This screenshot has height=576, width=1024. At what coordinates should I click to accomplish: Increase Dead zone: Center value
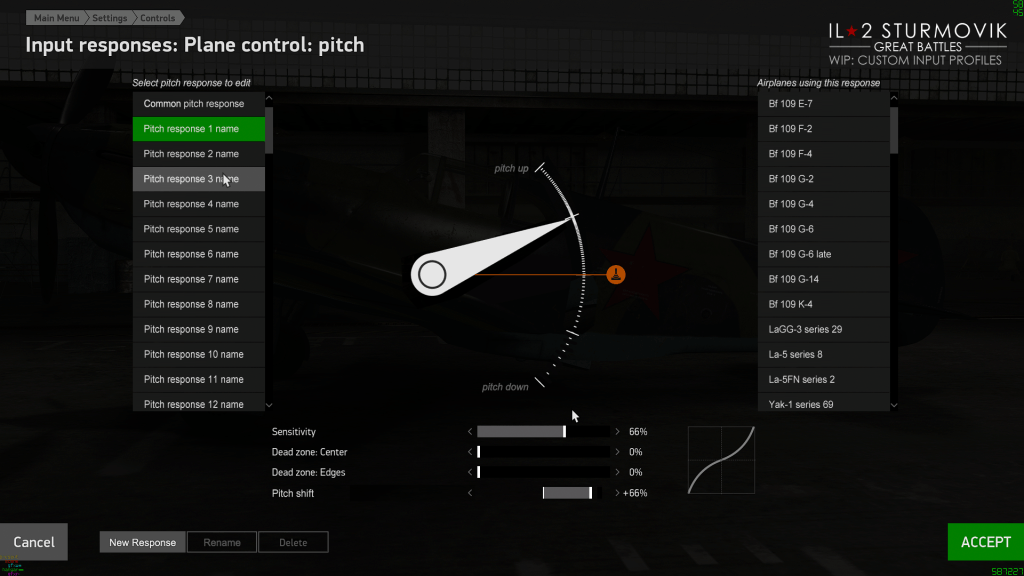[x=618, y=452]
